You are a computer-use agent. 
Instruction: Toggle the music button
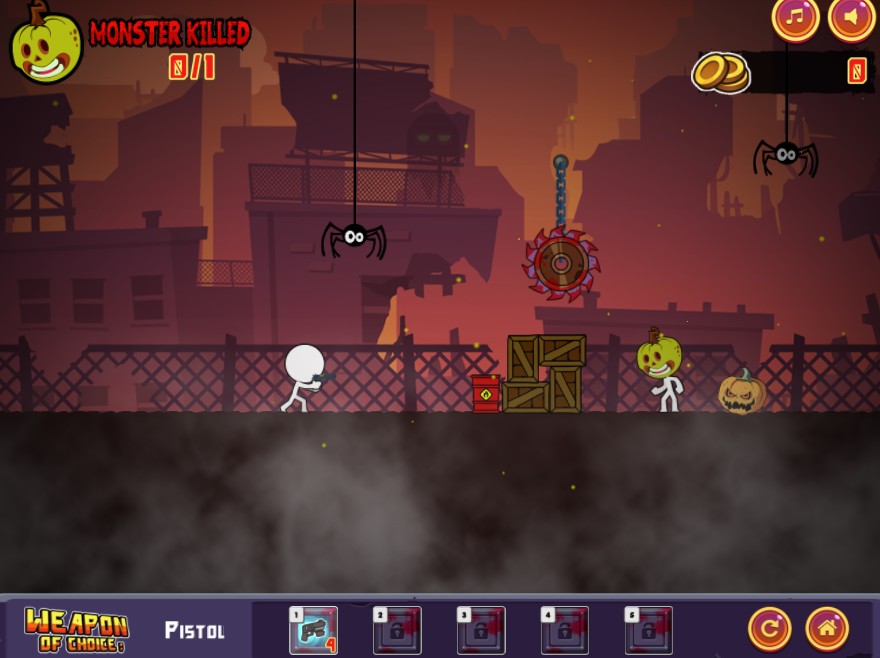click(795, 18)
